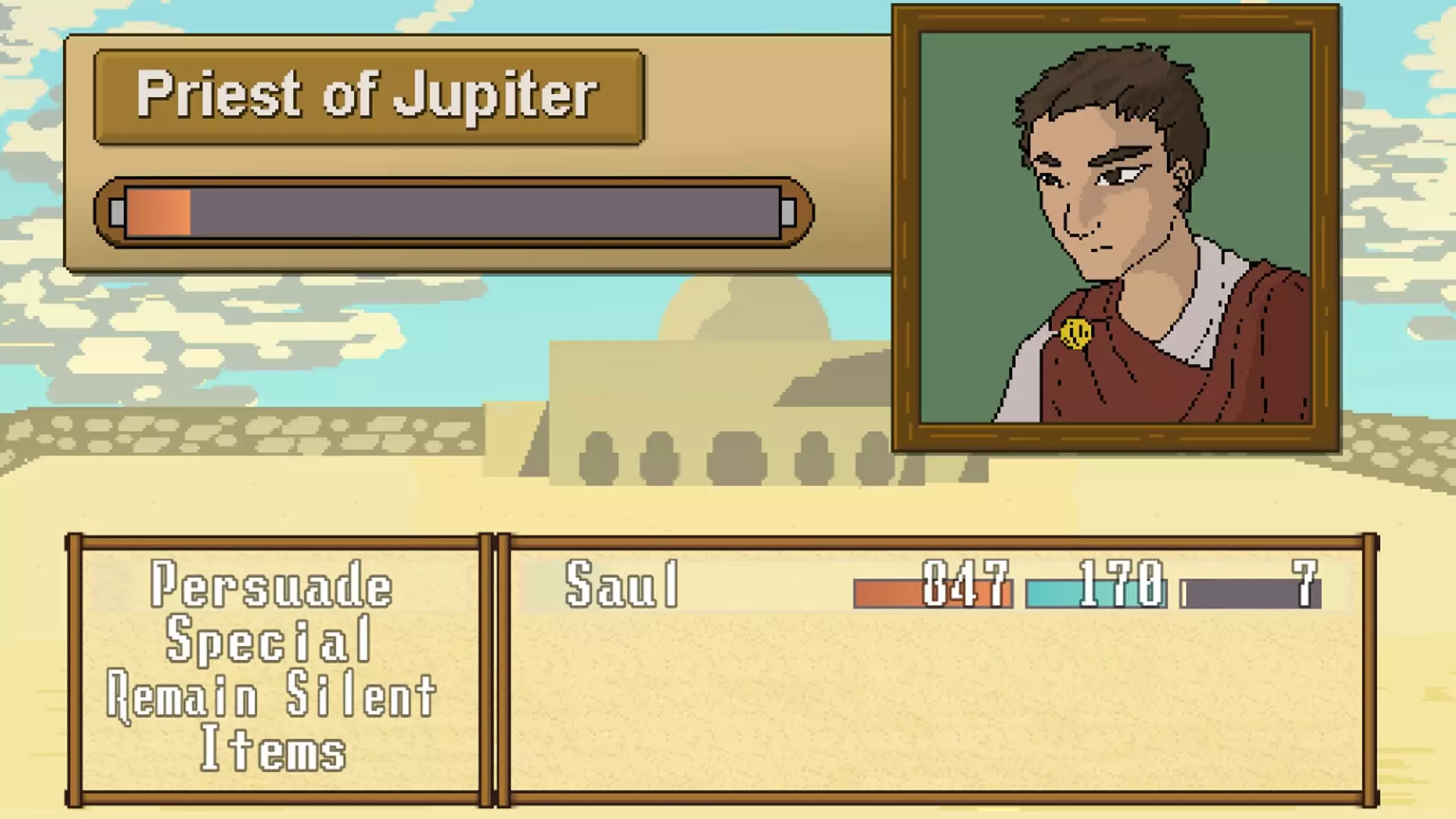Screen dimensions: 1456x819
Task: Click Saul's gray bar showing 7
Action: click(x=1251, y=591)
